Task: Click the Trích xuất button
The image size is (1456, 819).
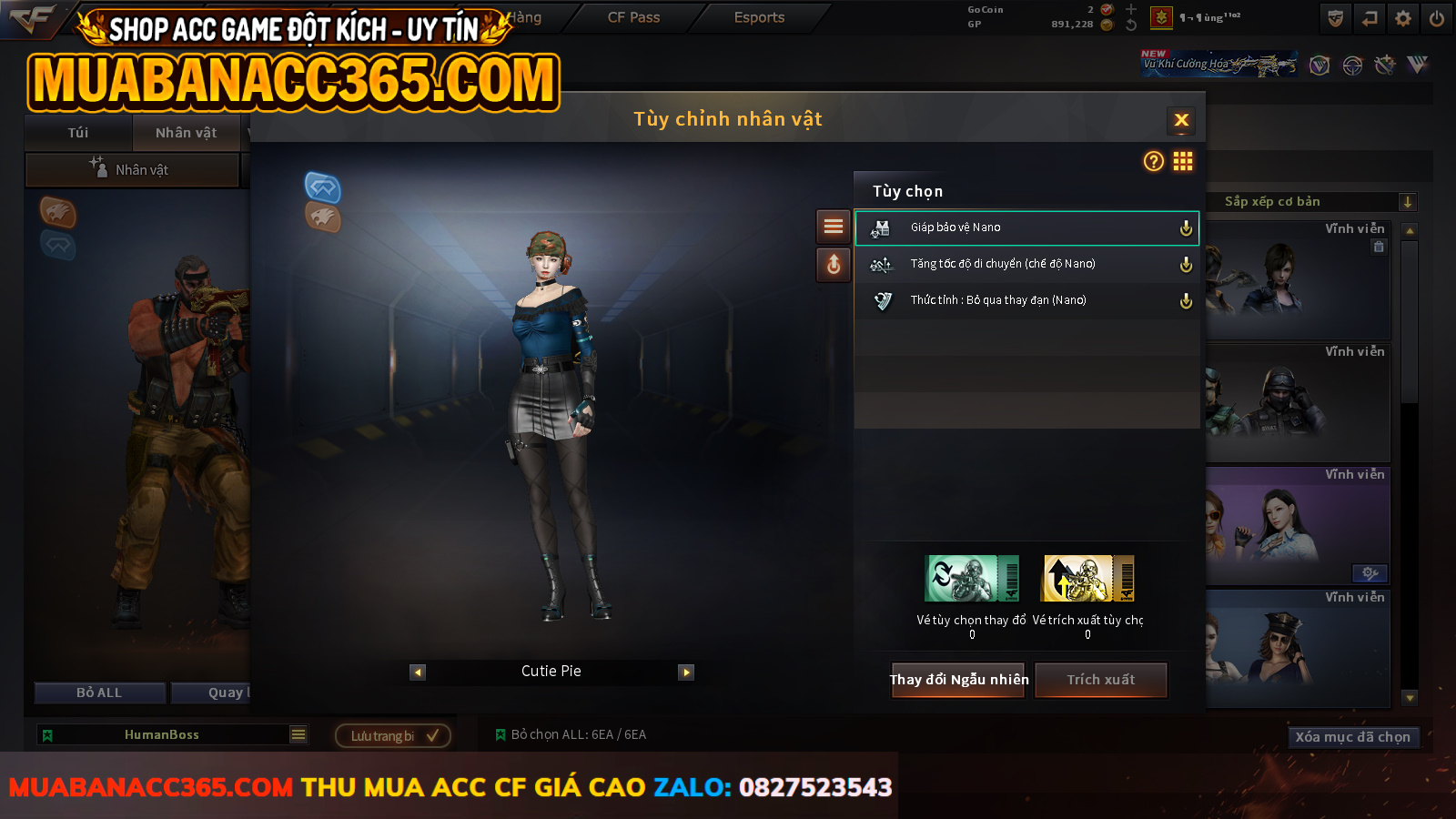Action: pos(1100,680)
